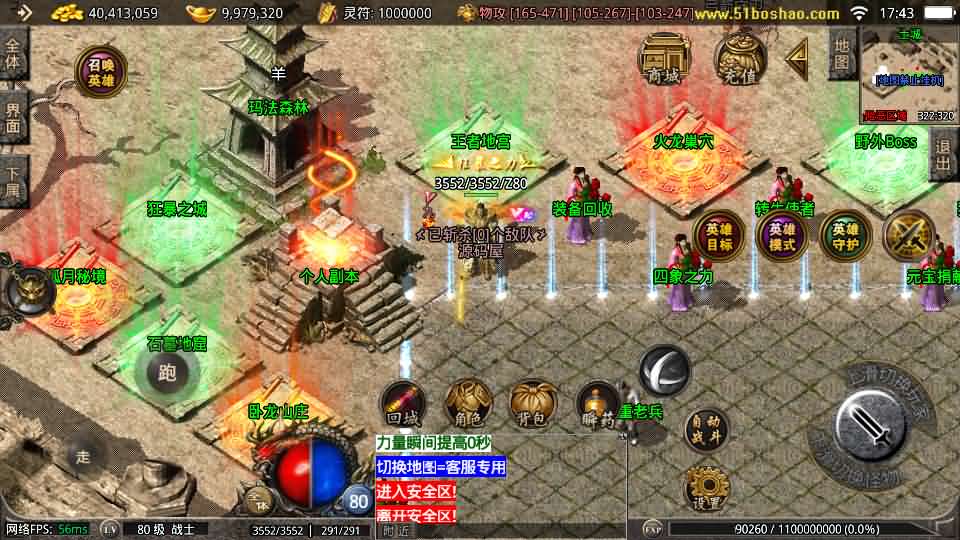Screen dimensions: 960x540
Task: Select the 界面 tab
Action: pyautogui.click(x=13, y=117)
